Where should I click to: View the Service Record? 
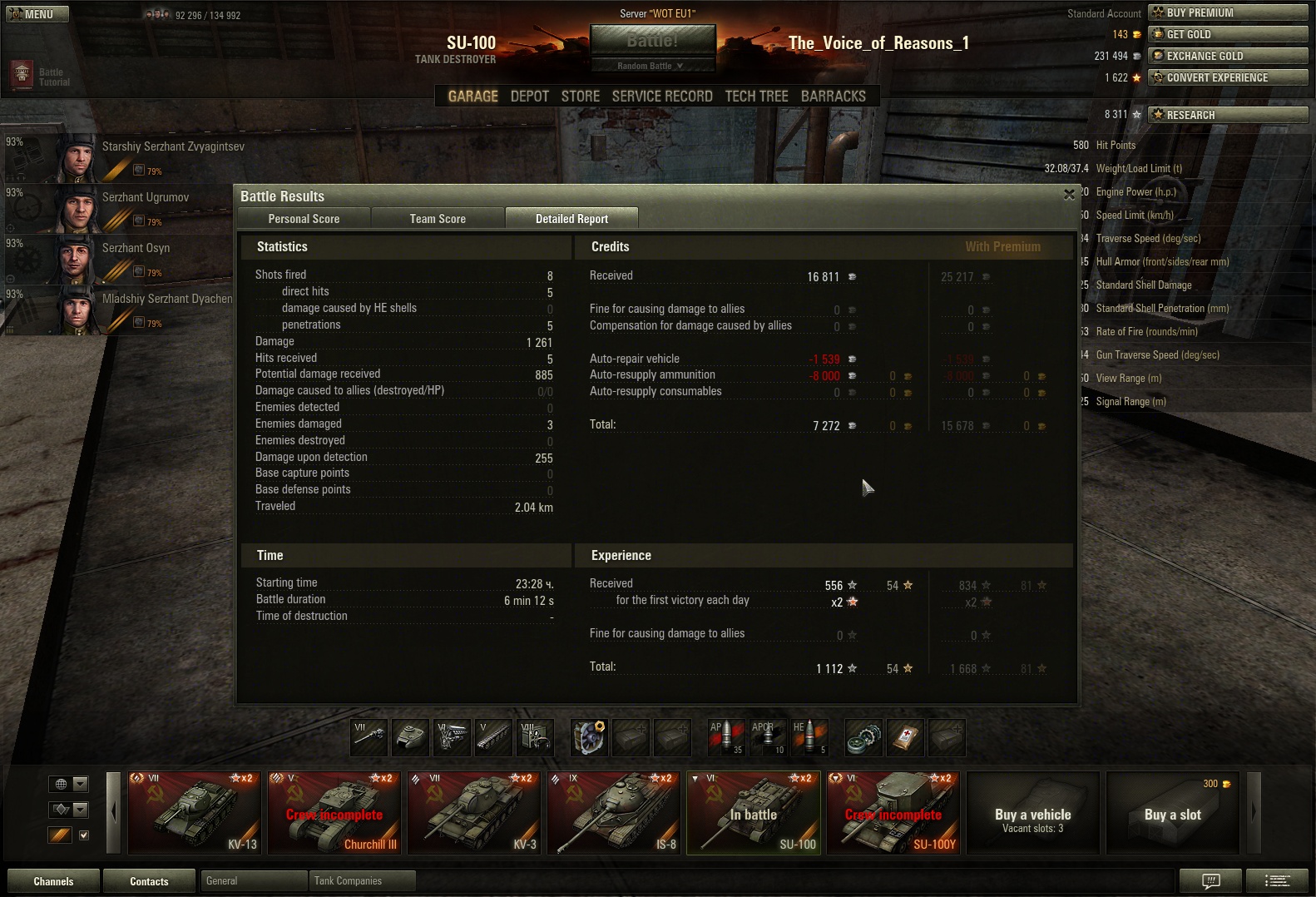(662, 97)
